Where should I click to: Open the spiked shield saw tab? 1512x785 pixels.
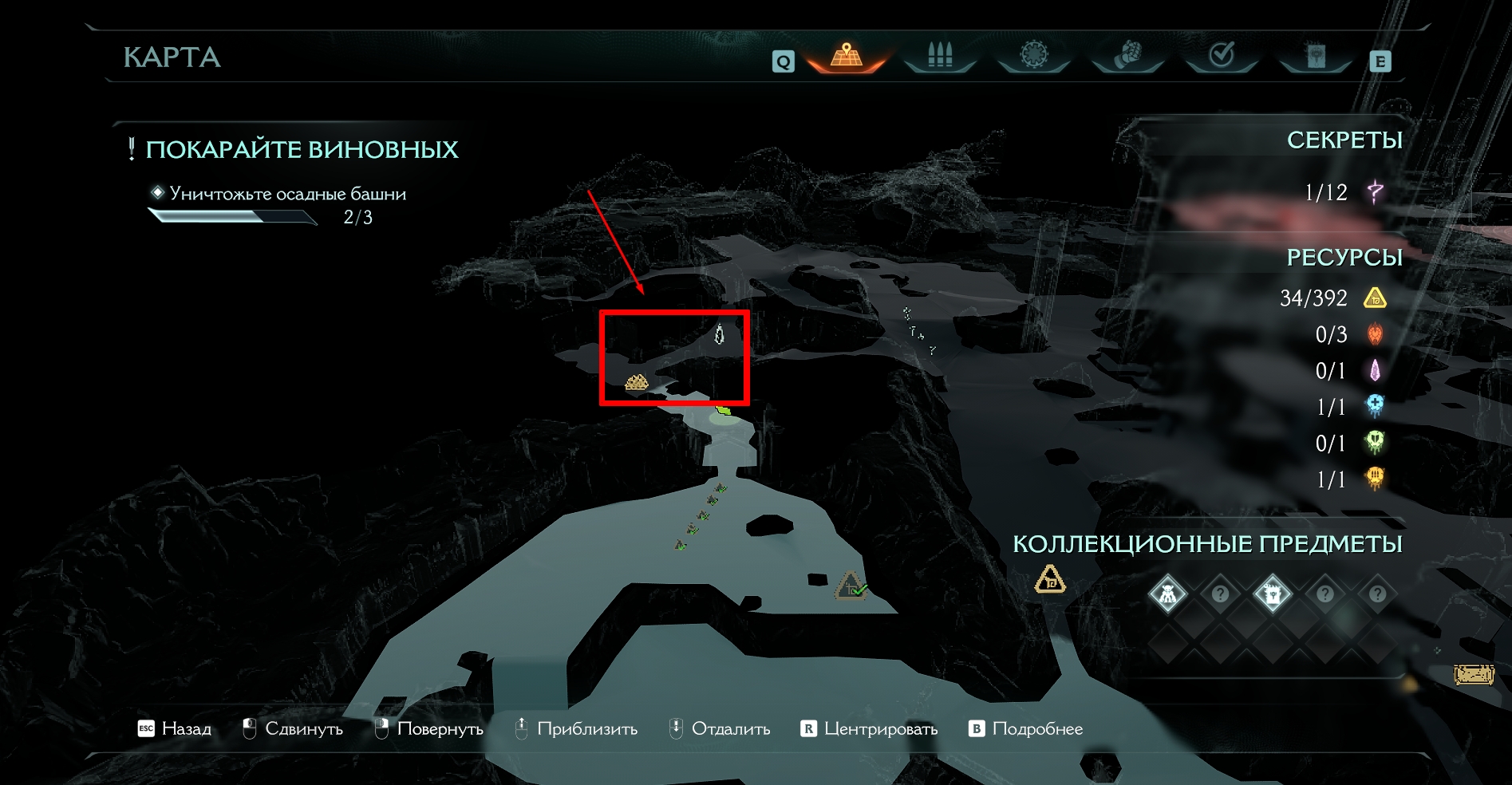coord(1034,56)
